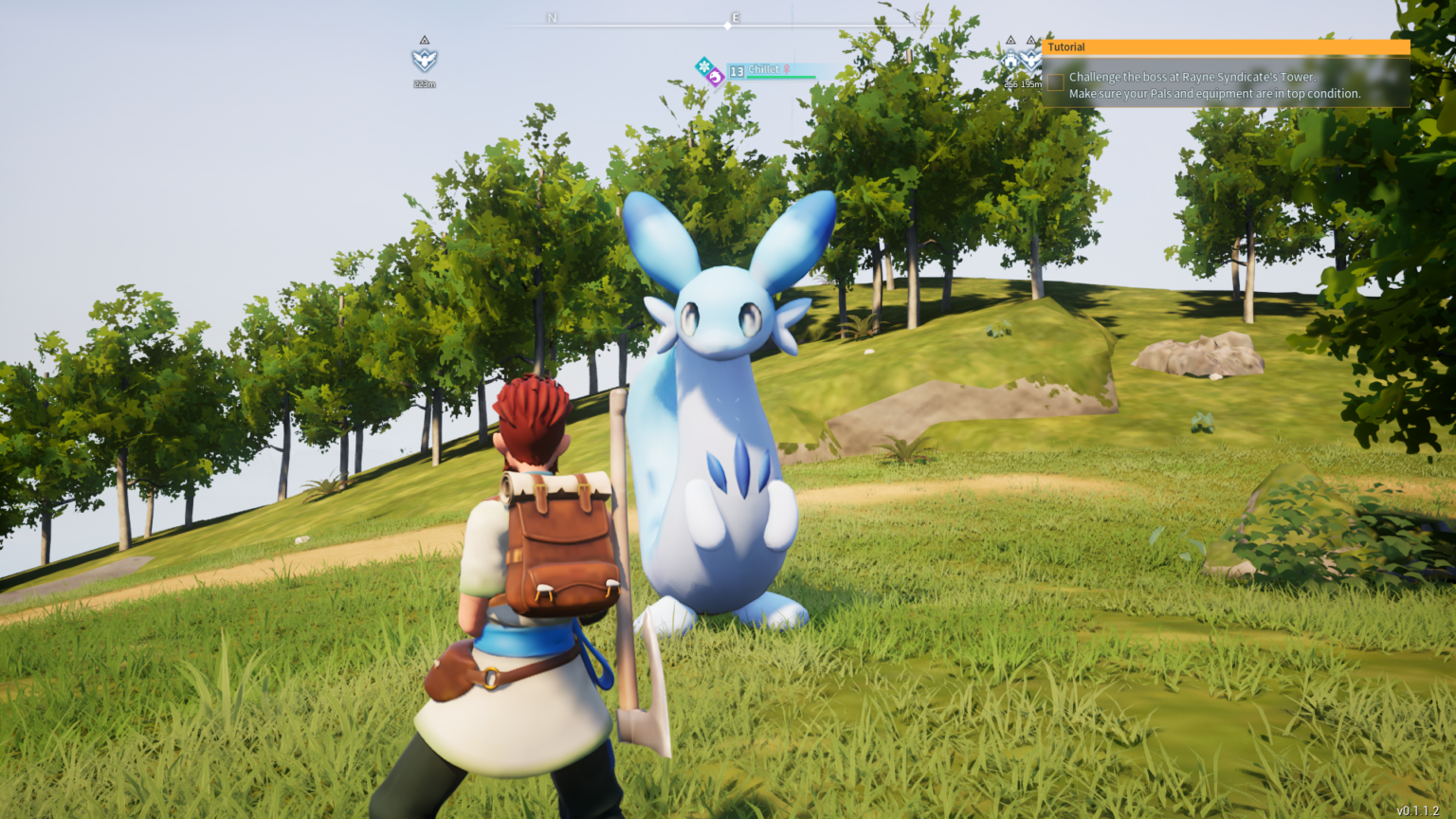Select Chillet's ice element icon
The image size is (1456, 819).
(x=703, y=66)
